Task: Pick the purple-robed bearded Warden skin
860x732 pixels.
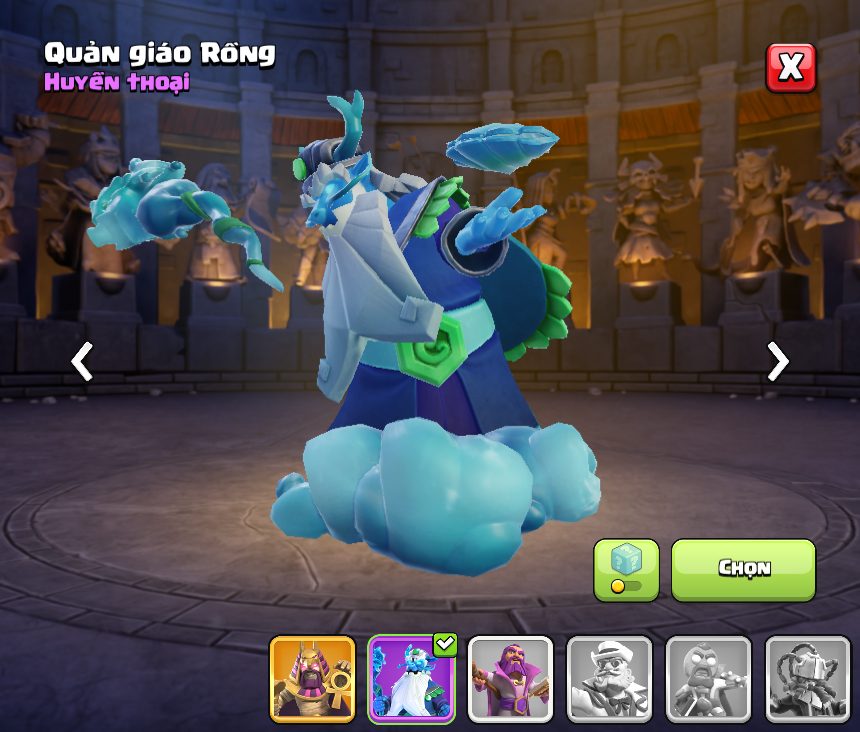Action: pyautogui.click(x=510, y=679)
